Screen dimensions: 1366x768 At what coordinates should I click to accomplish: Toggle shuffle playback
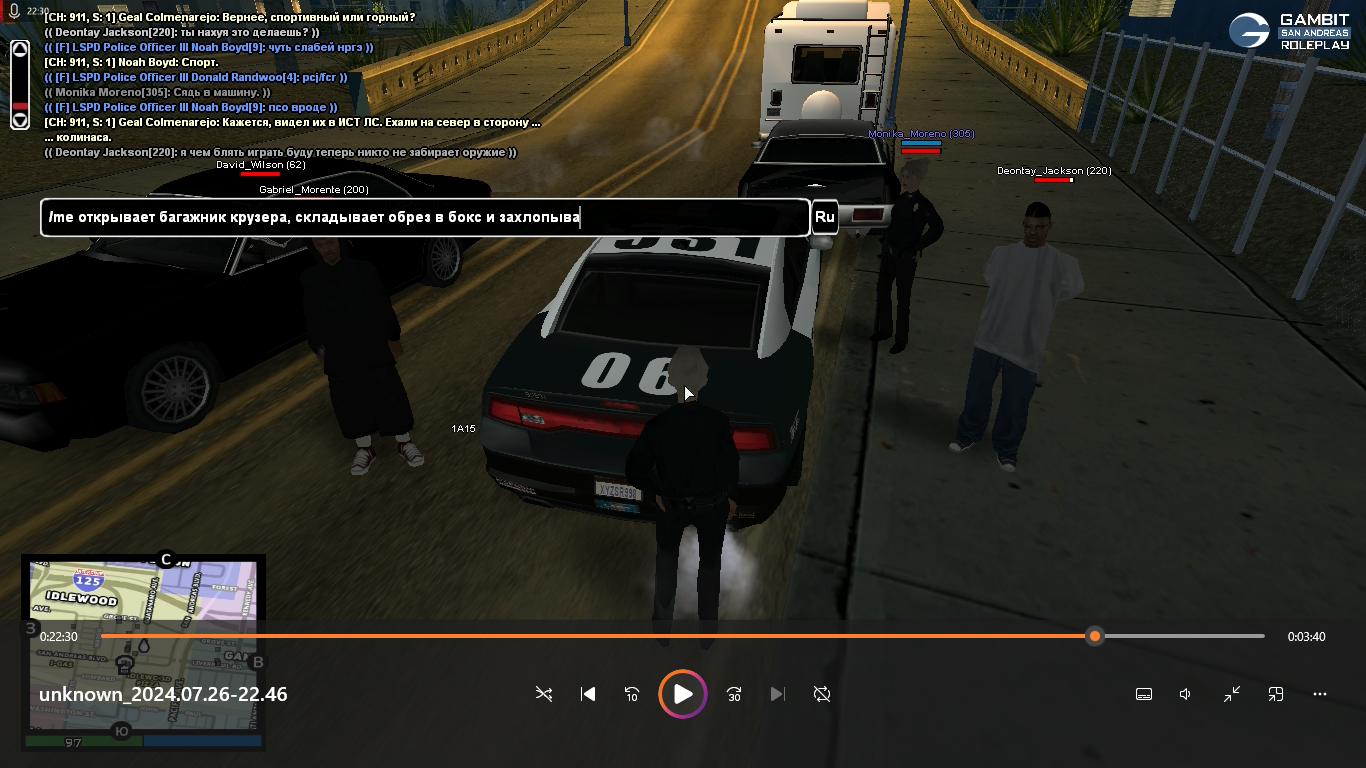click(x=544, y=694)
